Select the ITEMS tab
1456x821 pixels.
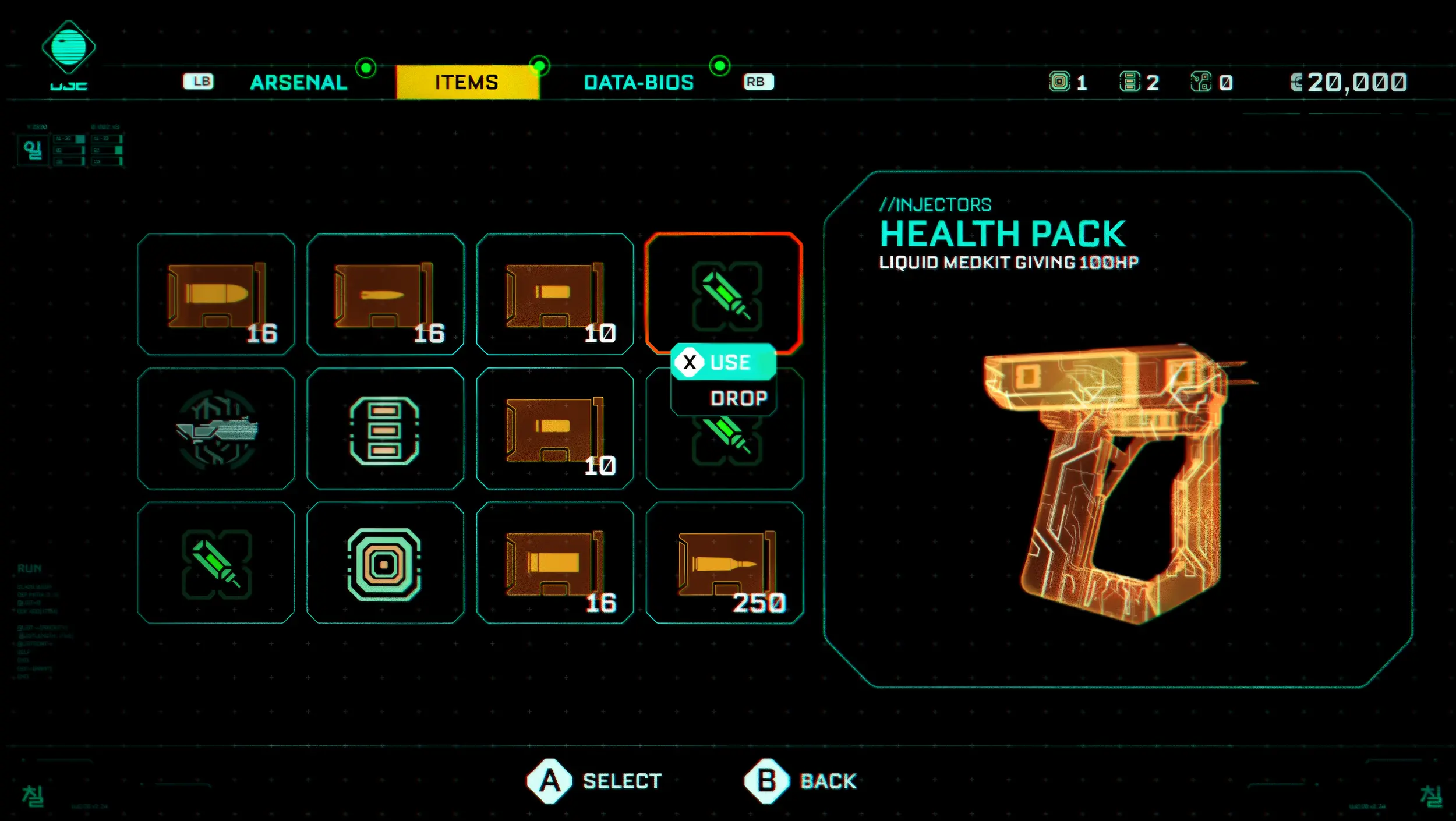pyautogui.click(x=467, y=82)
